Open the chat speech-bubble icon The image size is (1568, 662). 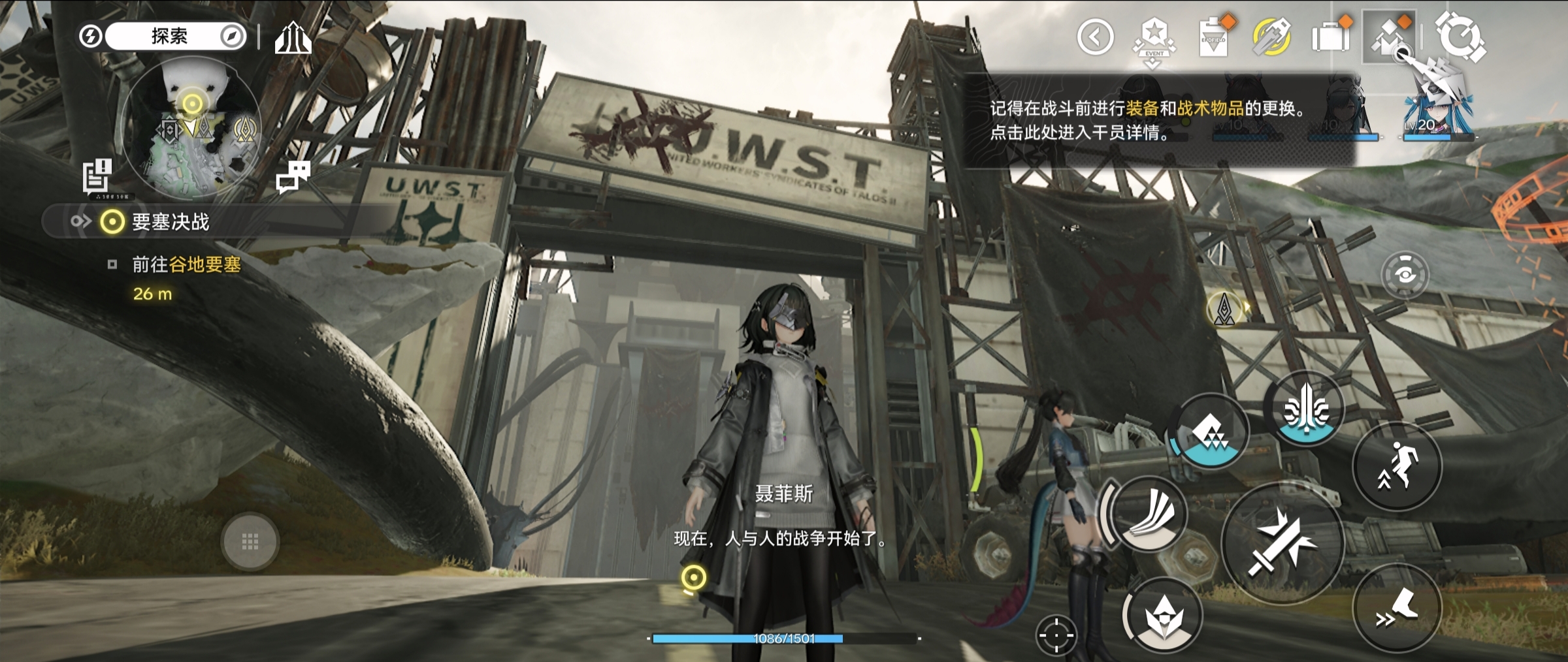(x=293, y=176)
